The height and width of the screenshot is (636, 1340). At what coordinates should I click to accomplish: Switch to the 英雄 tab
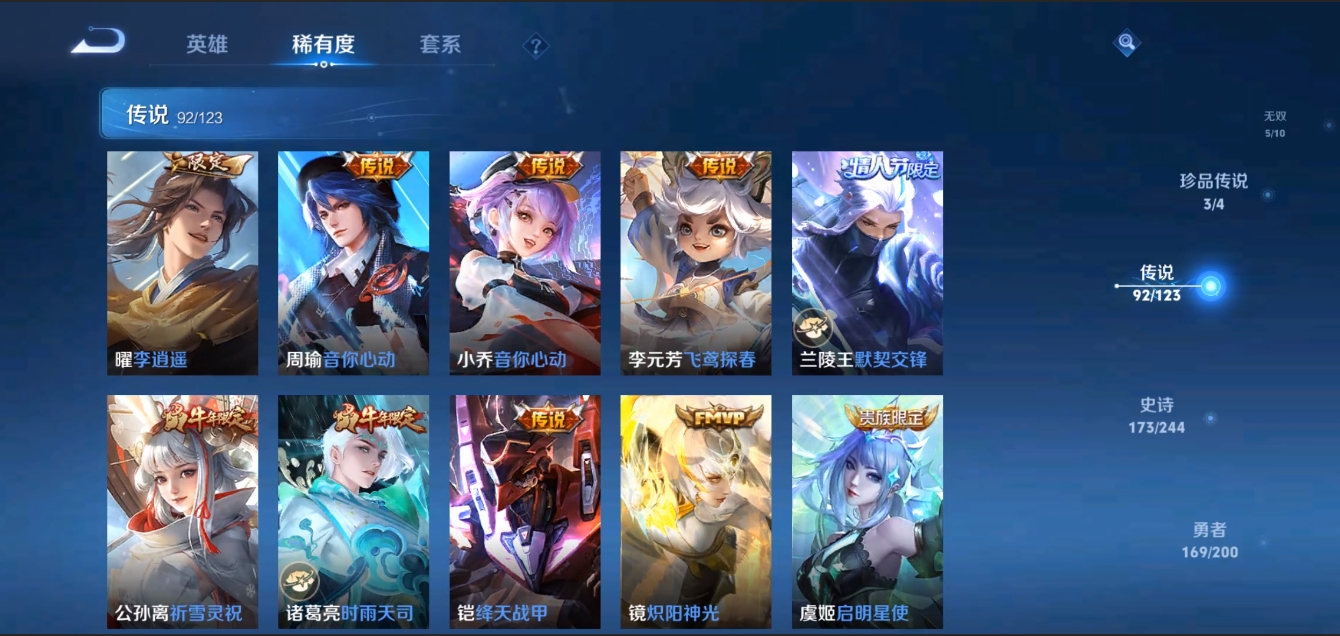tap(207, 45)
